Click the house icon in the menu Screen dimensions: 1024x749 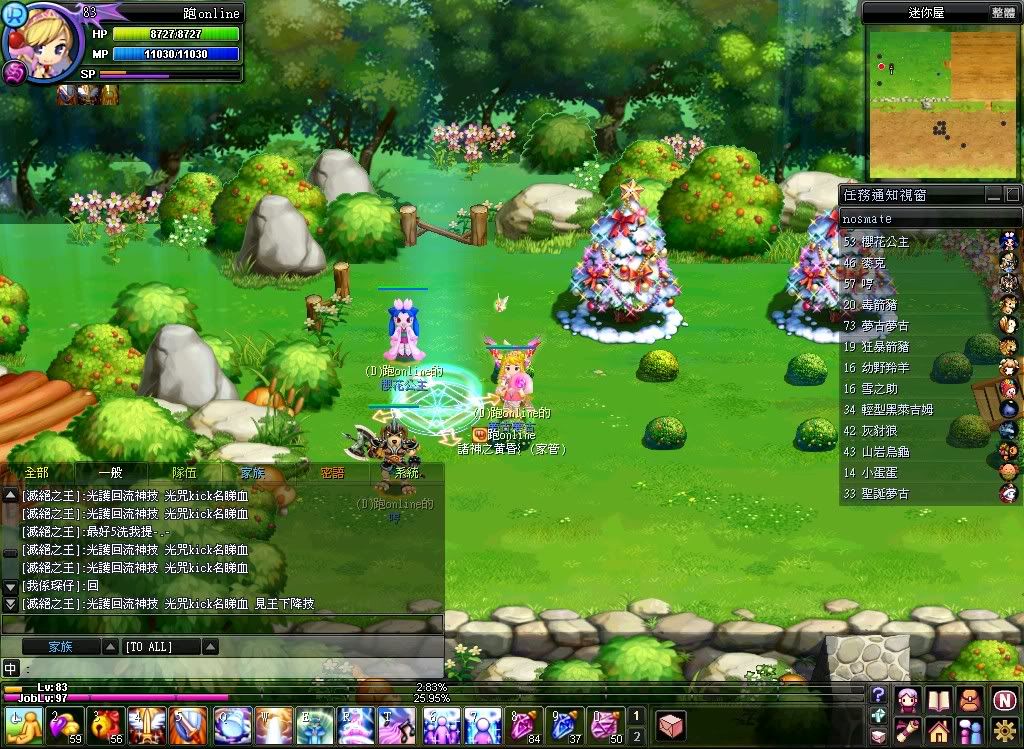tap(939, 729)
